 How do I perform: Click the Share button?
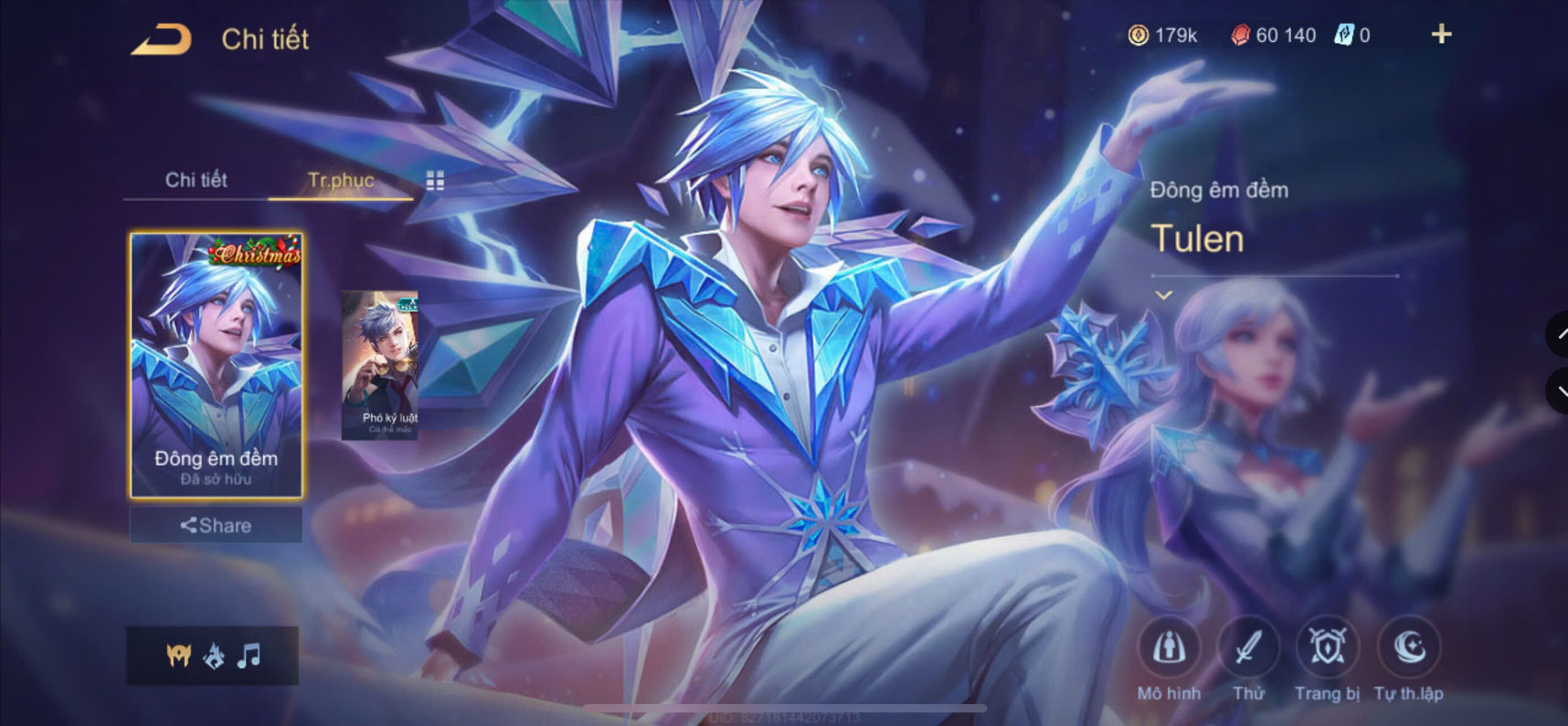tap(216, 525)
